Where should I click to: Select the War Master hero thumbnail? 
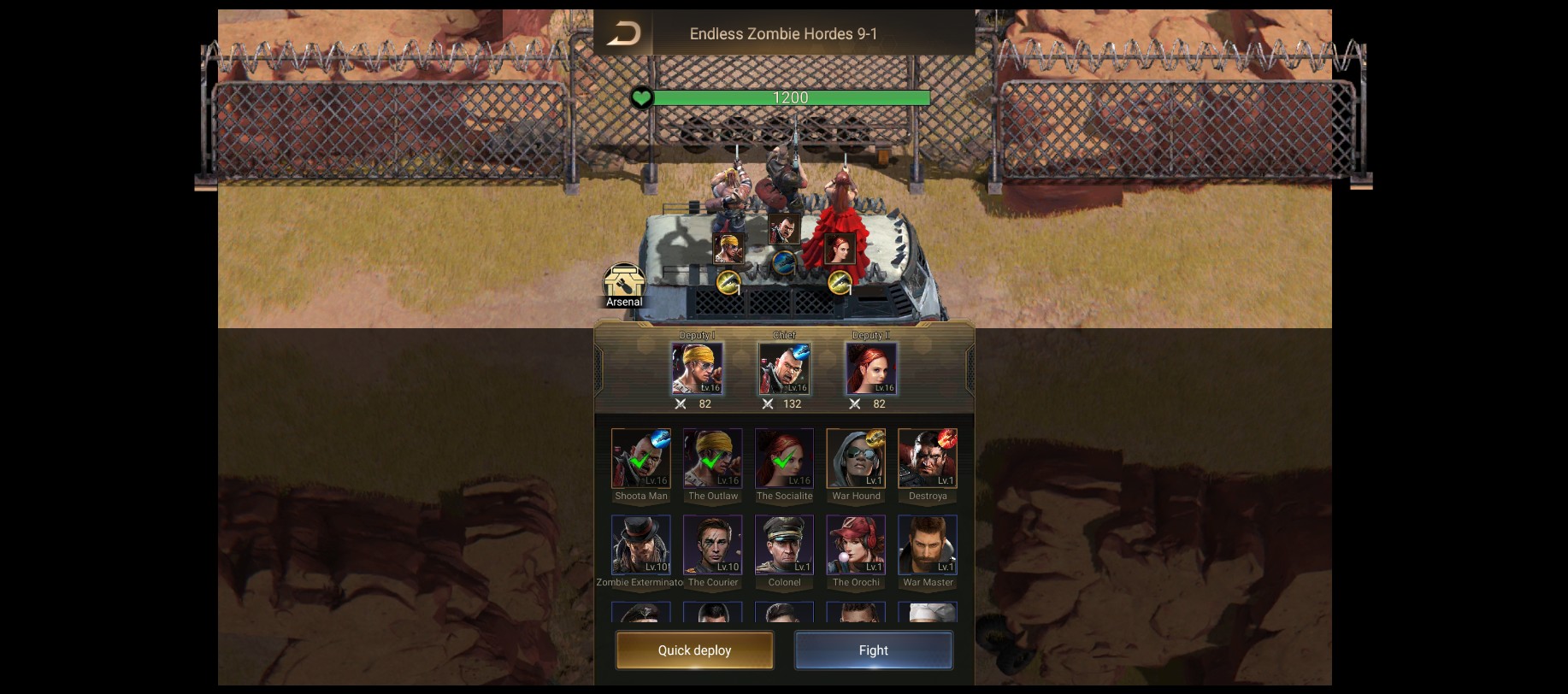pos(928,544)
